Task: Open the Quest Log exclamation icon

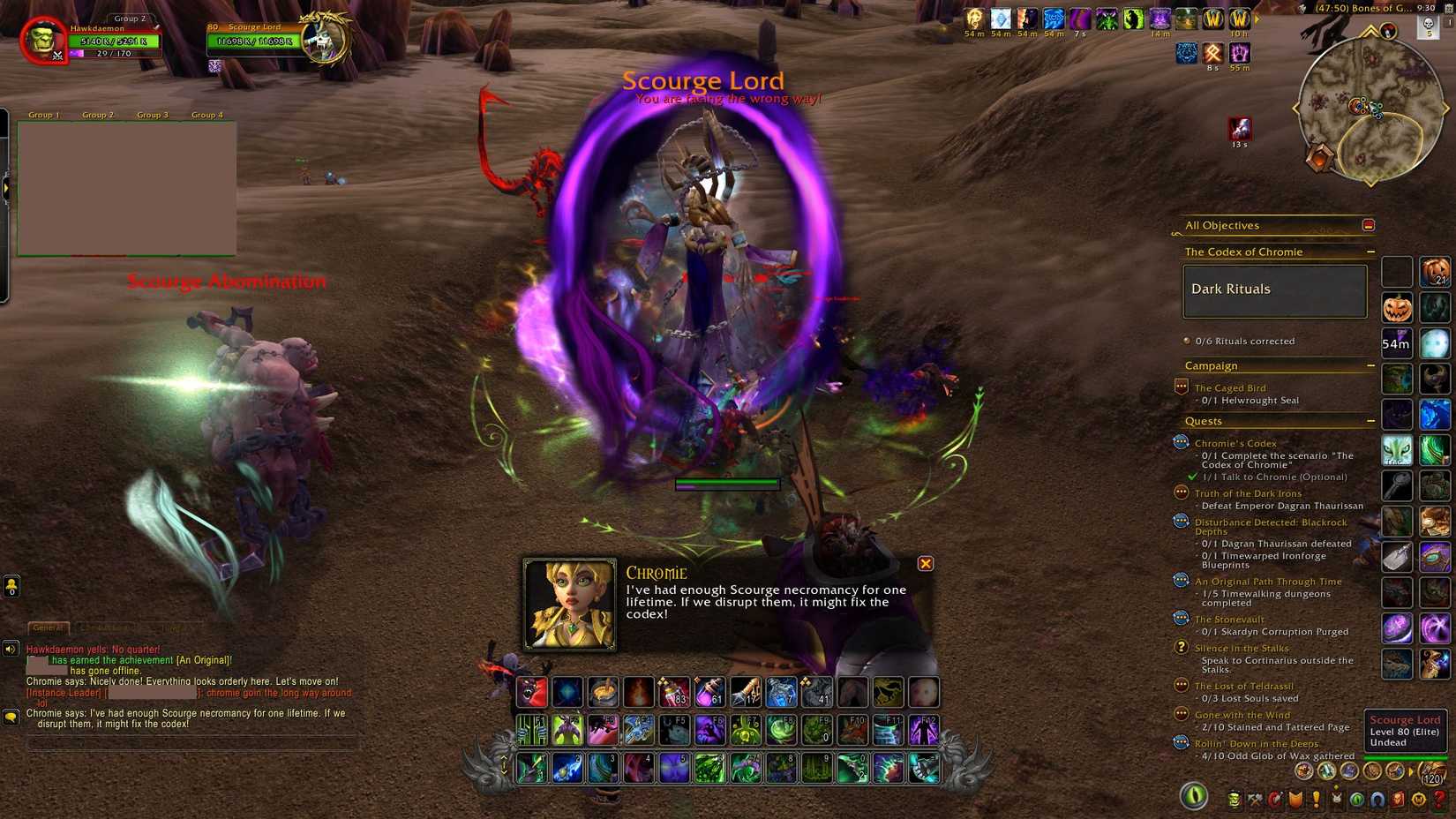Action: point(1315,799)
